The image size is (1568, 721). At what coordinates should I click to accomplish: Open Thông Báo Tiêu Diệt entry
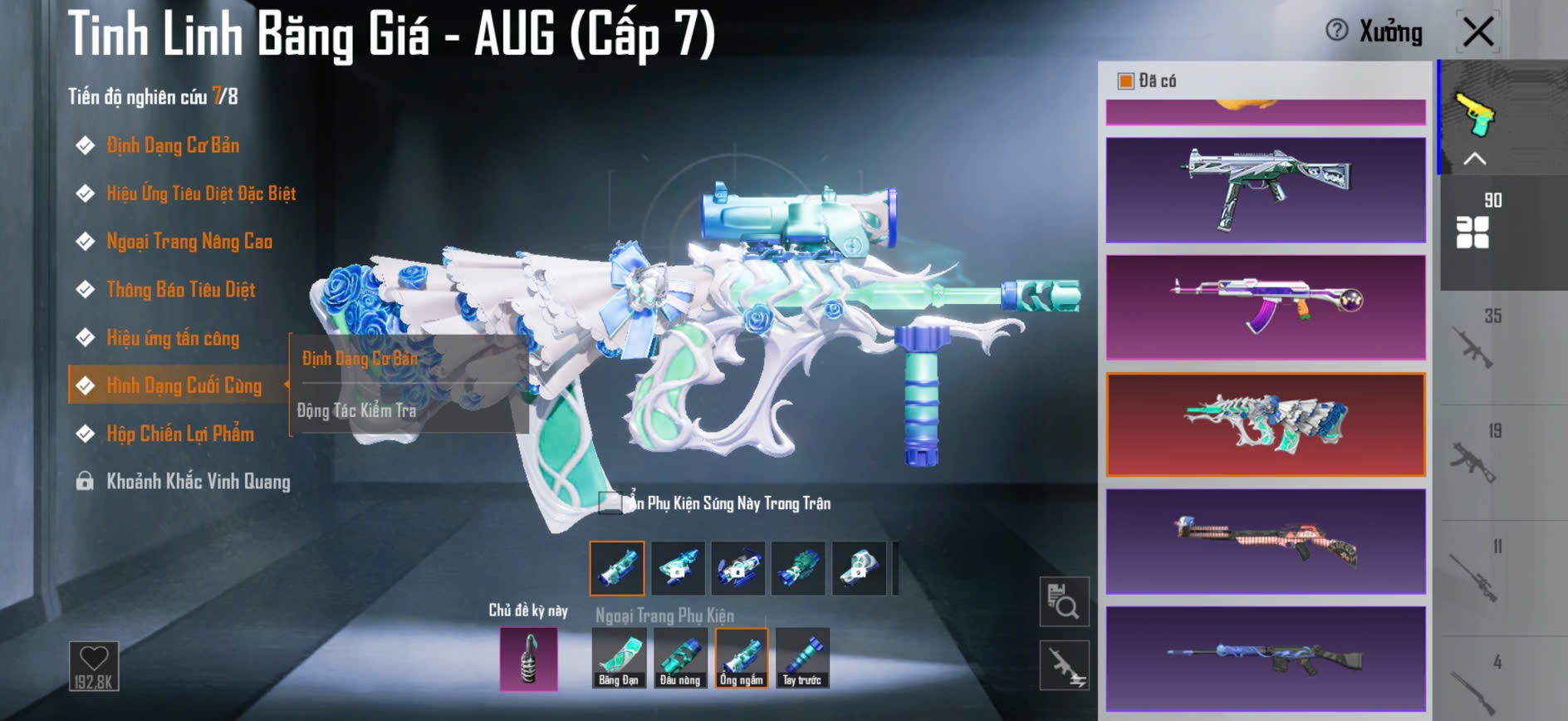click(180, 291)
